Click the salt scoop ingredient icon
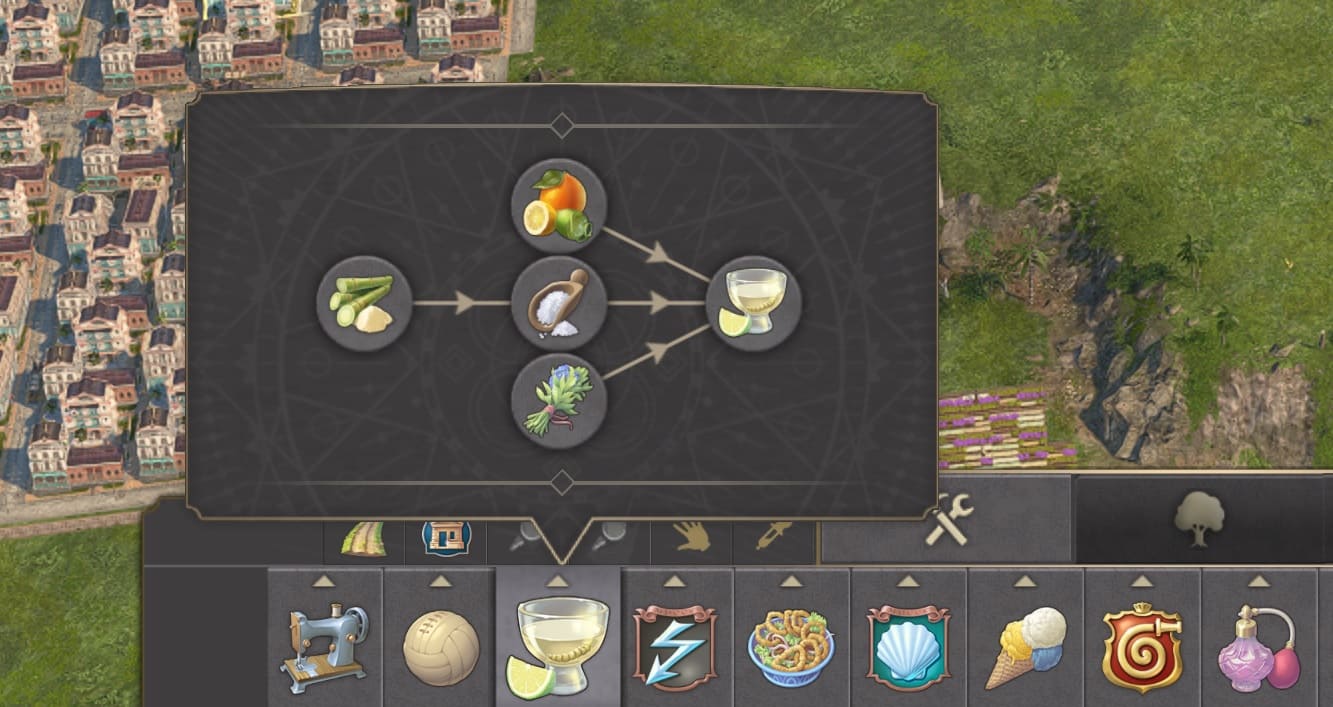The width and height of the screenshot is (1333, 707). click(x=558, y=302)
